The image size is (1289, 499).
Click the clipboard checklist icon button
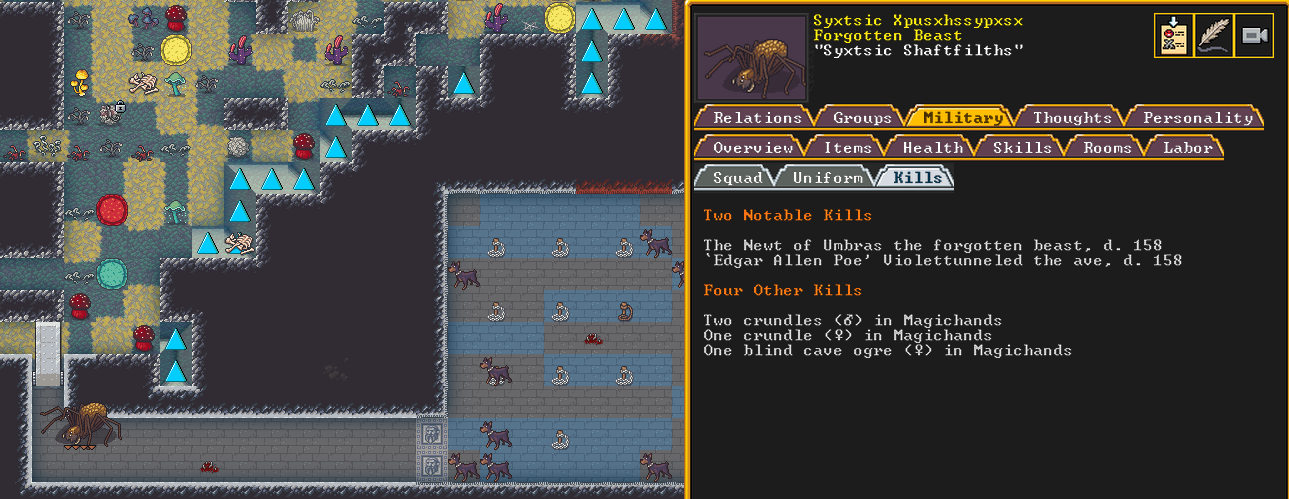pos(1174,36)
